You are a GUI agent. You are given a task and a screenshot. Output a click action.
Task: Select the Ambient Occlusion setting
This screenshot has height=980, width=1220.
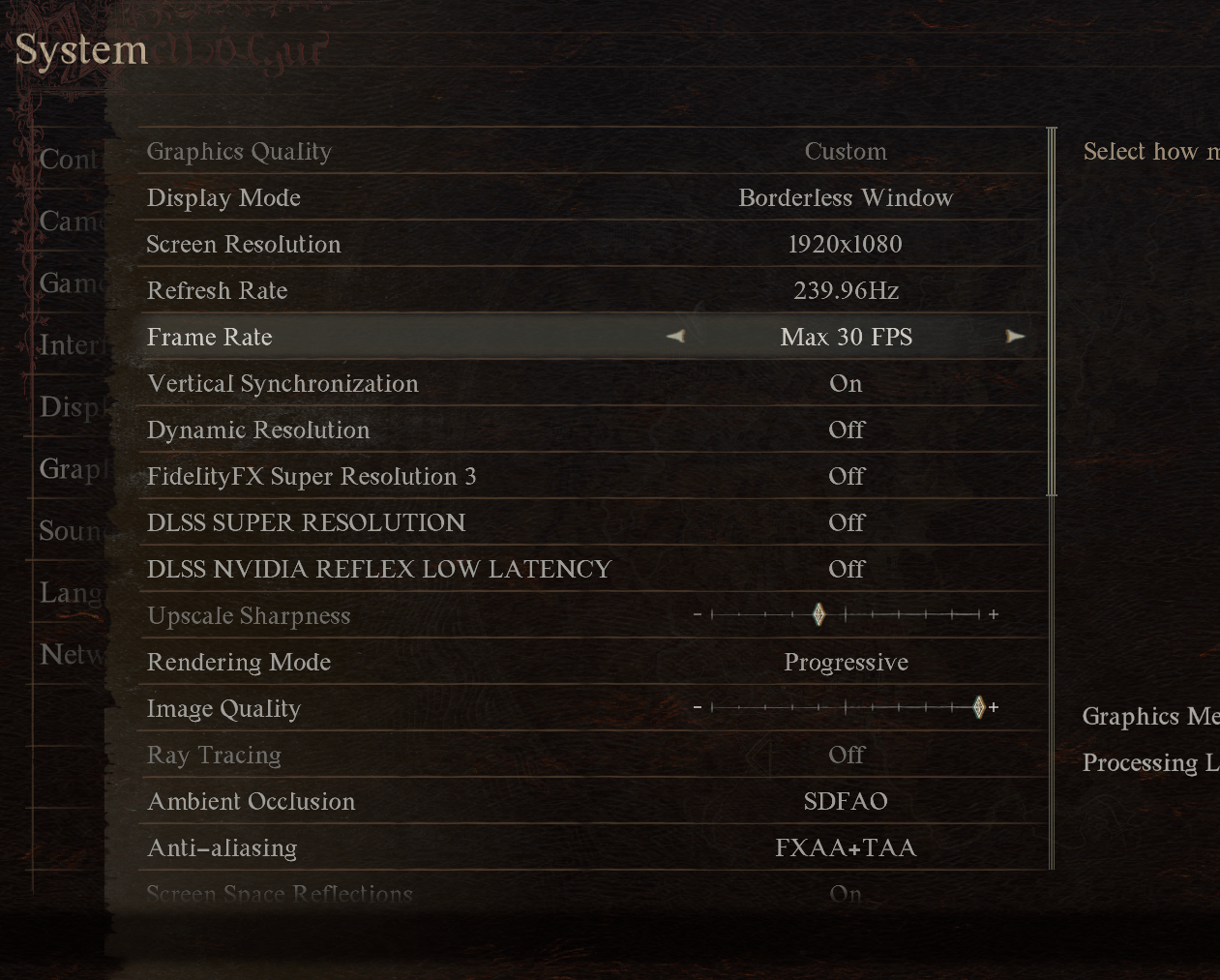pyautogui.click(x=592, y=802)
